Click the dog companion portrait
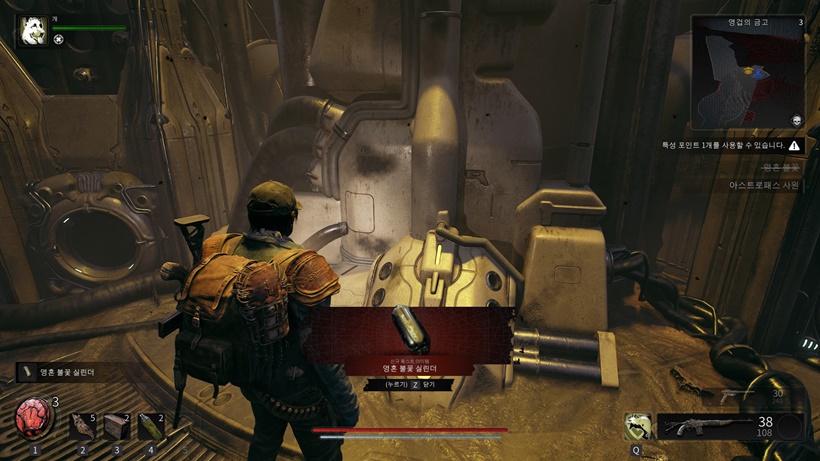The width and height of the screenshot is (820, 461). click(x=31, y=31)
